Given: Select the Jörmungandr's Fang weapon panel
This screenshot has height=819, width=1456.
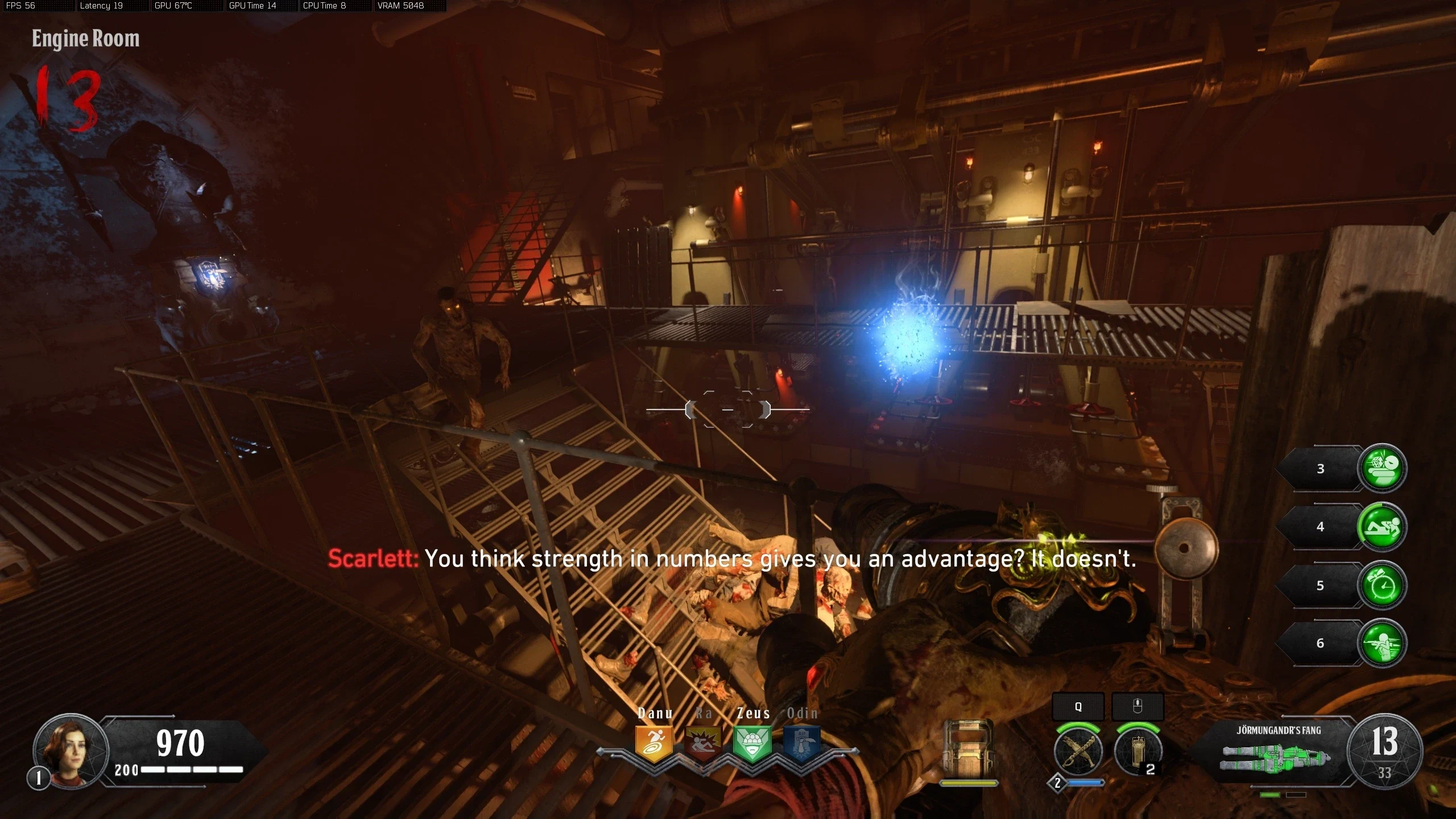Looking at the screenshot, I should point(1277,751).
